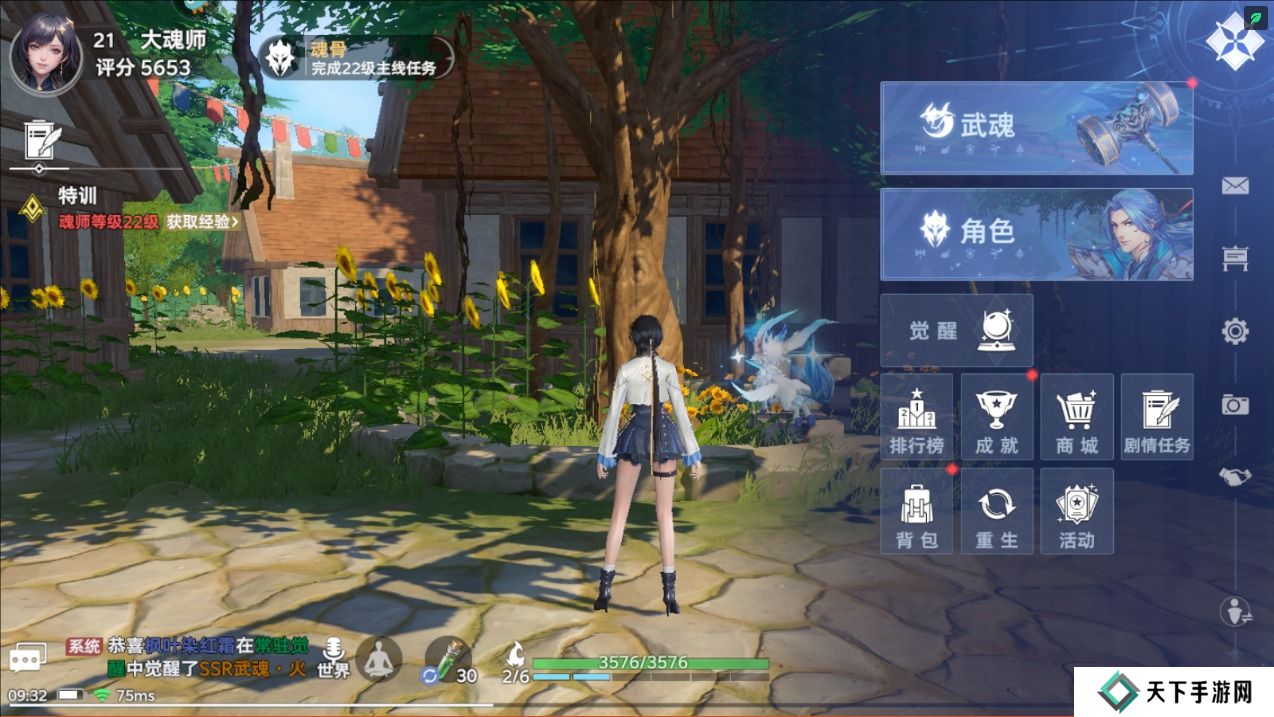Open the gear settings icon
The image size is (1274, 717).
pos(1235,331)
